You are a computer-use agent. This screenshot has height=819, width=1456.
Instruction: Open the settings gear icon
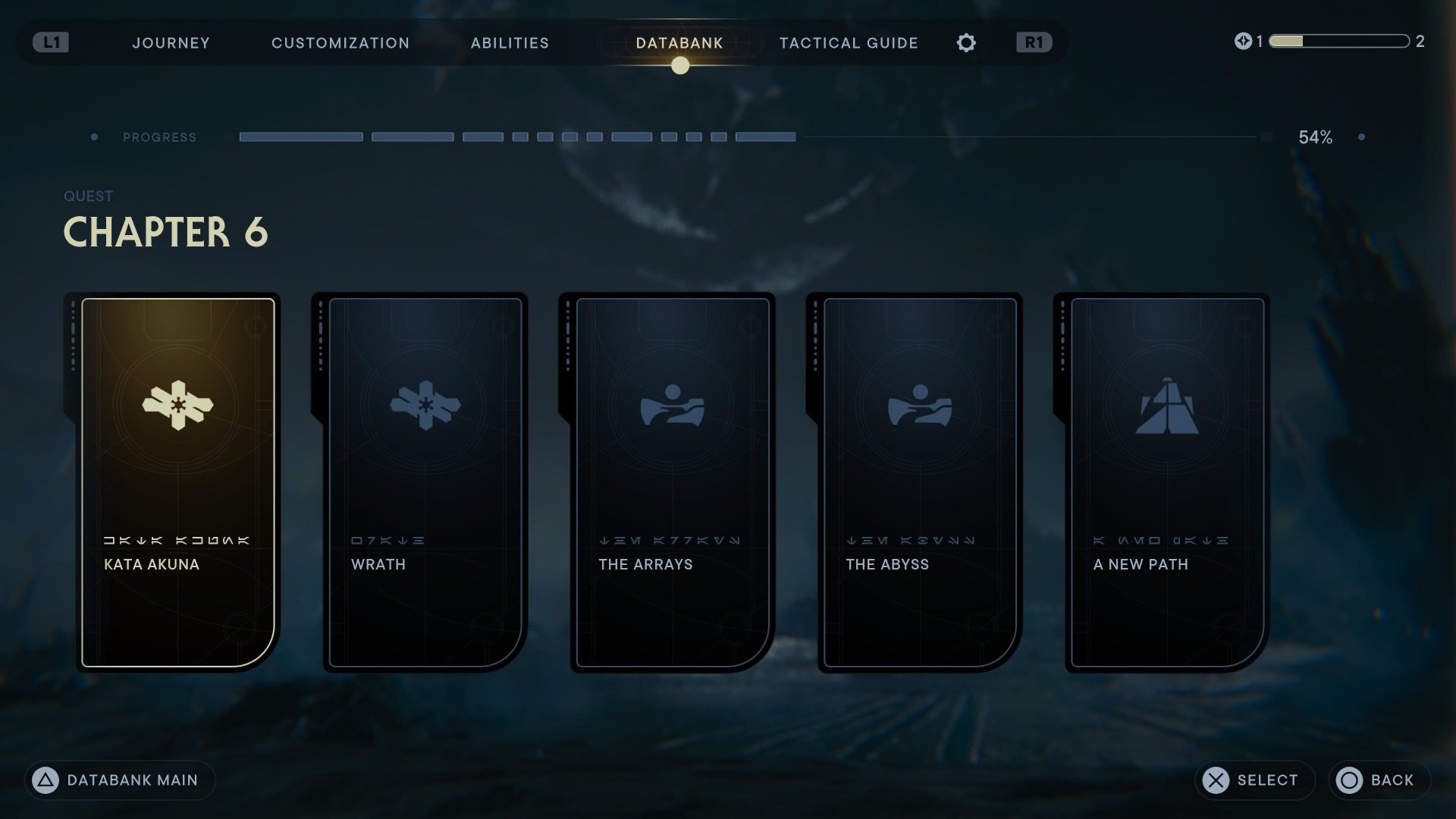coord(966,43)
